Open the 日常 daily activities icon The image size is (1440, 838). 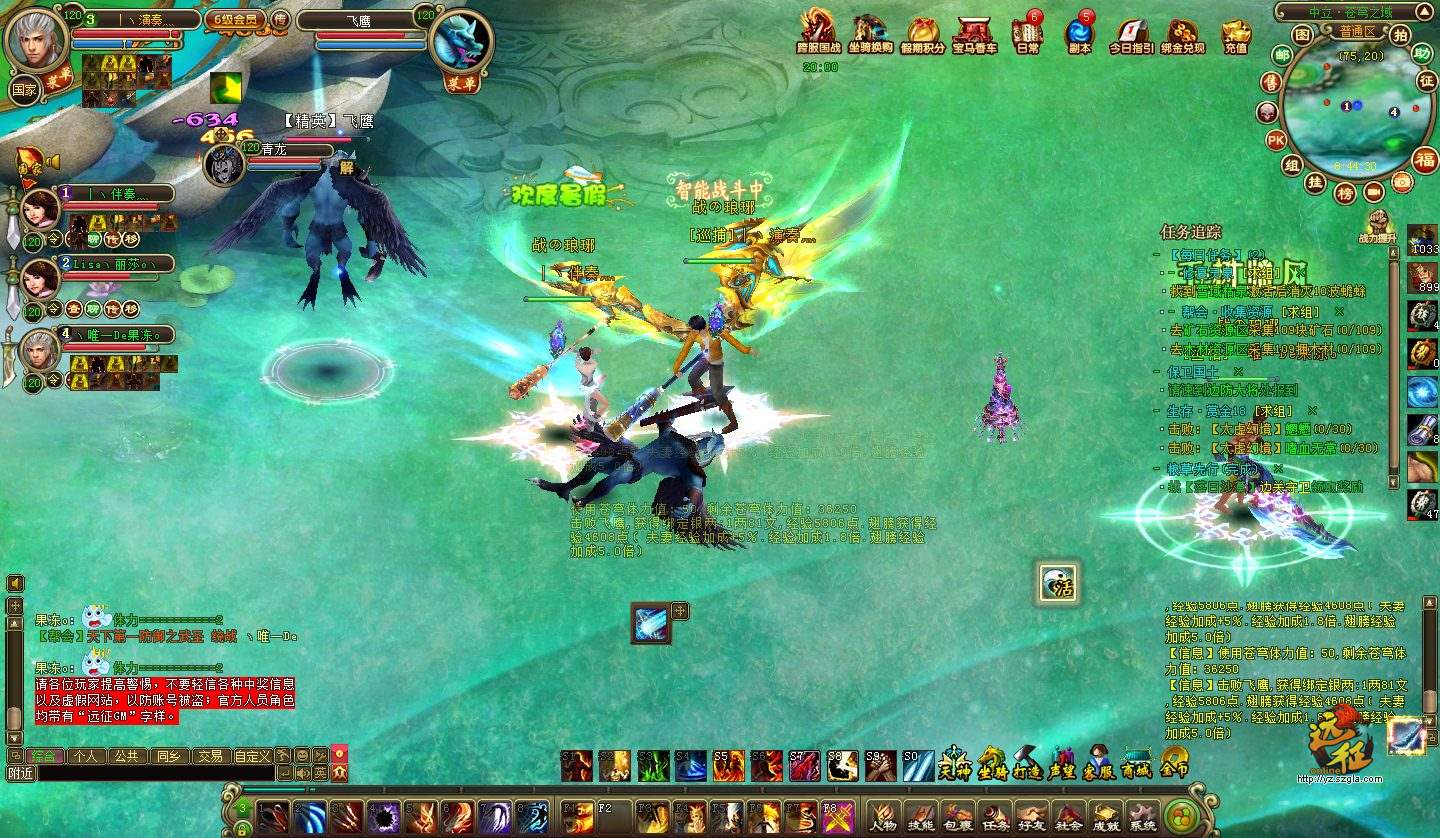(1026, 33)
